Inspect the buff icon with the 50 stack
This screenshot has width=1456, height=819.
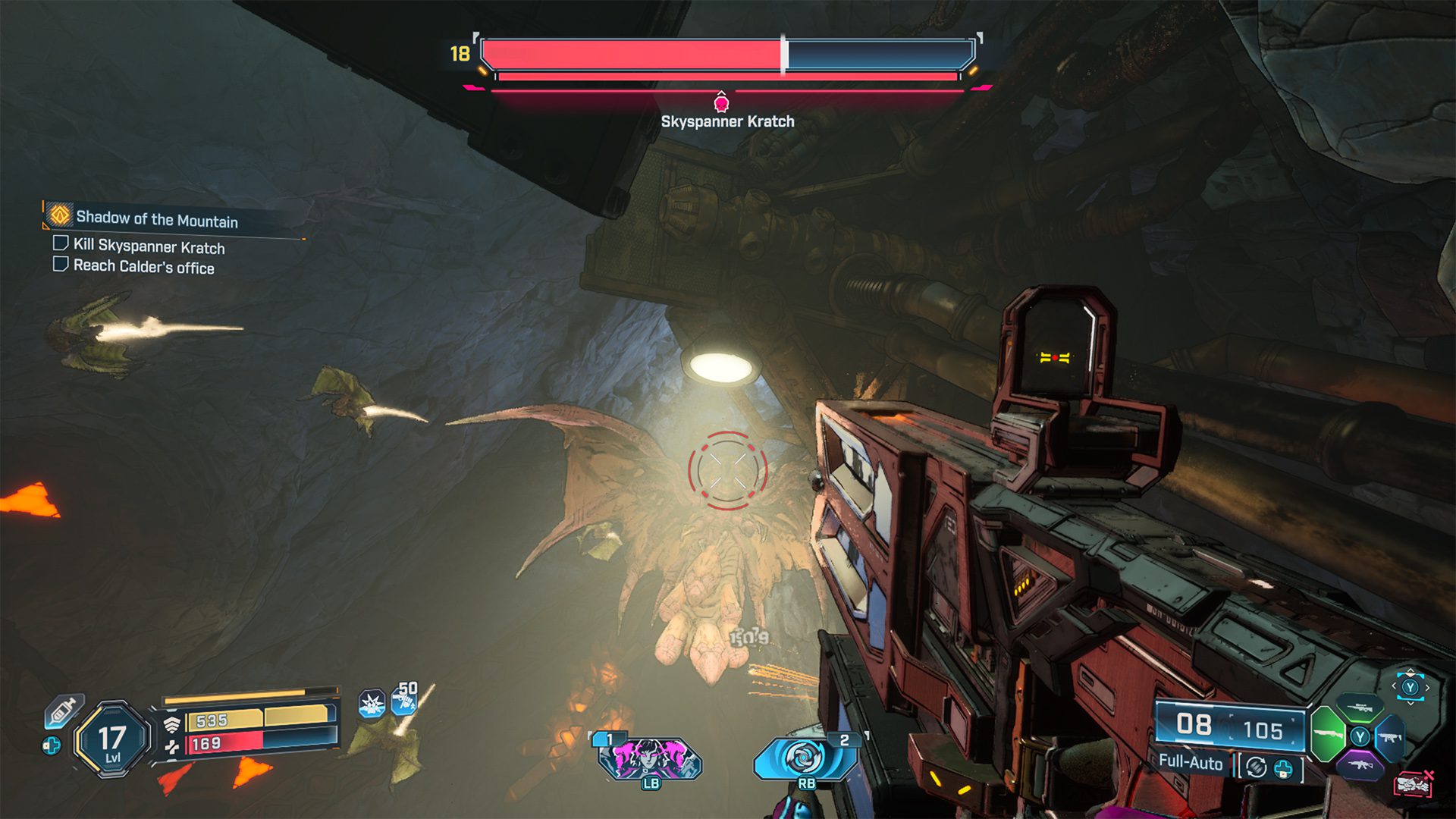click(x=404, y=699)
